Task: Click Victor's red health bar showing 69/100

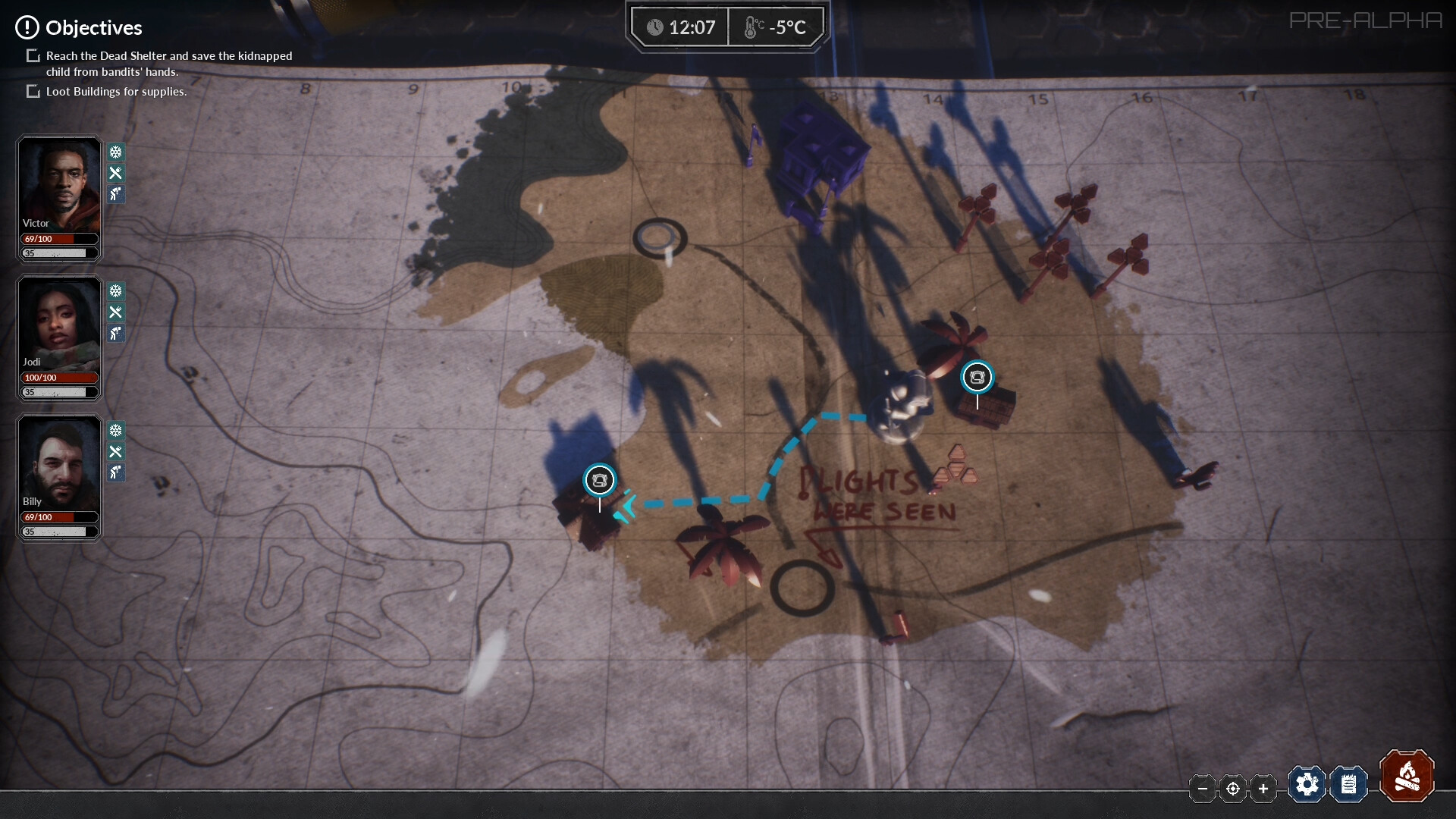Action: coord(58,239)
